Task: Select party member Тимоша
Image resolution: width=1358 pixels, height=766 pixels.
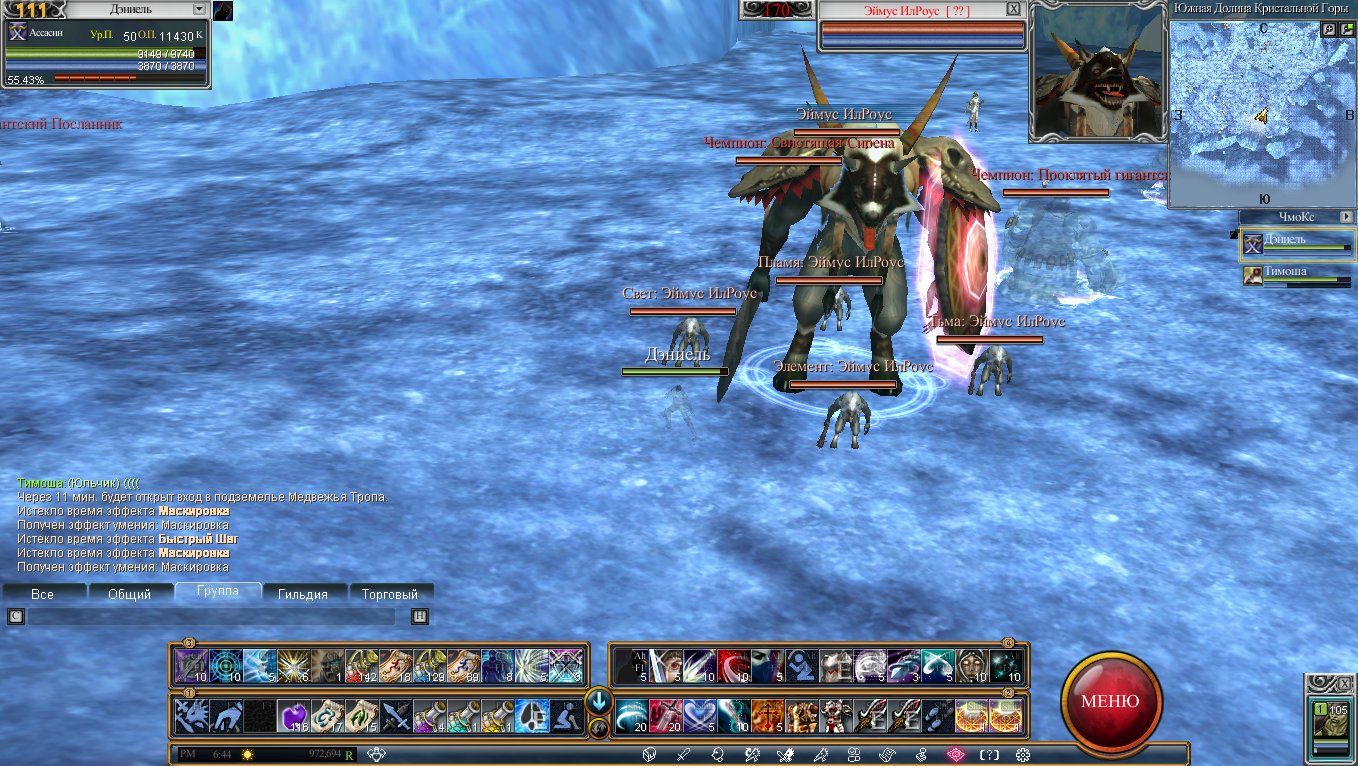Action: [1297, 275]
